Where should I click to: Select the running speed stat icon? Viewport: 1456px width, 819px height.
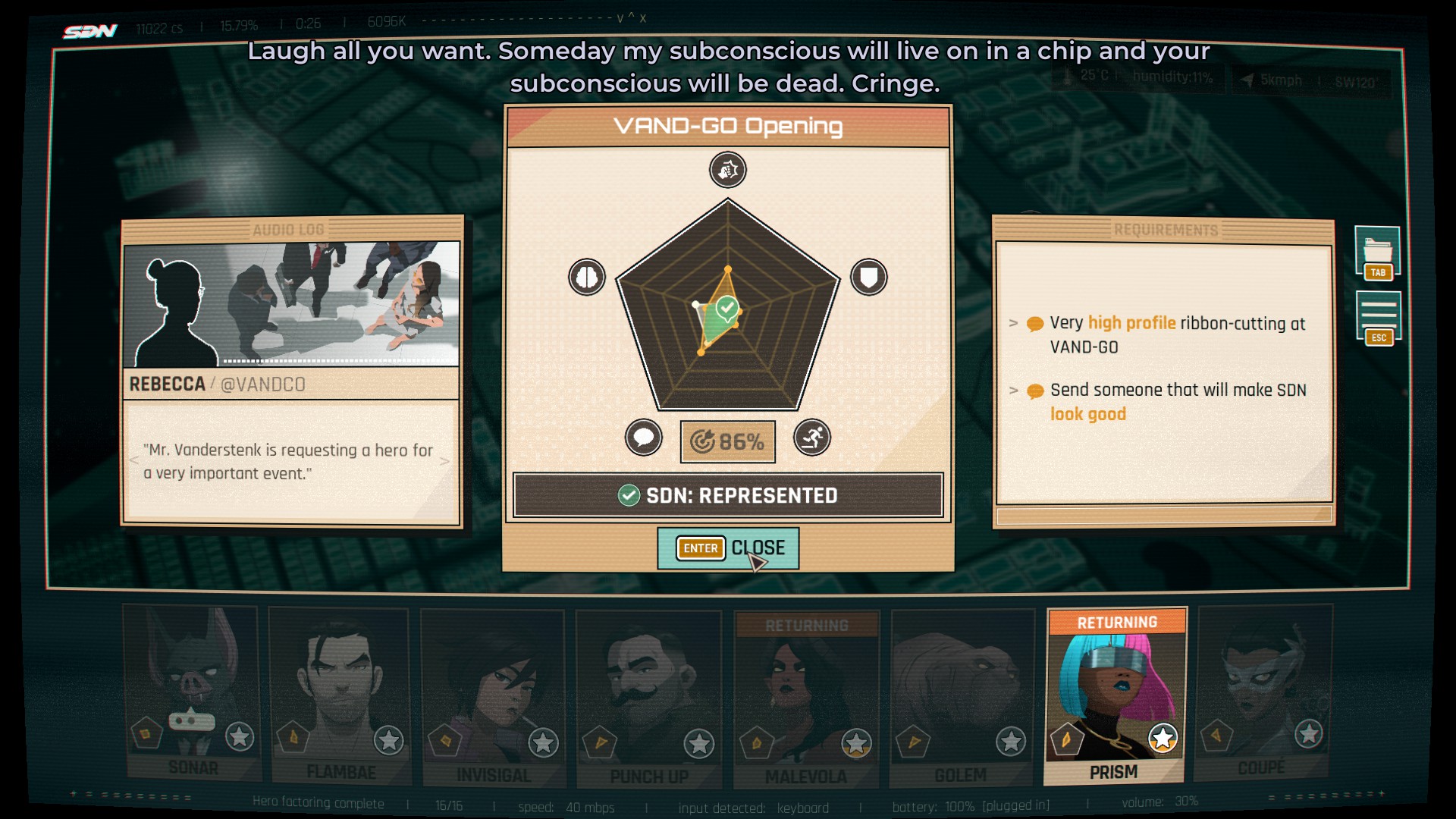813,440
